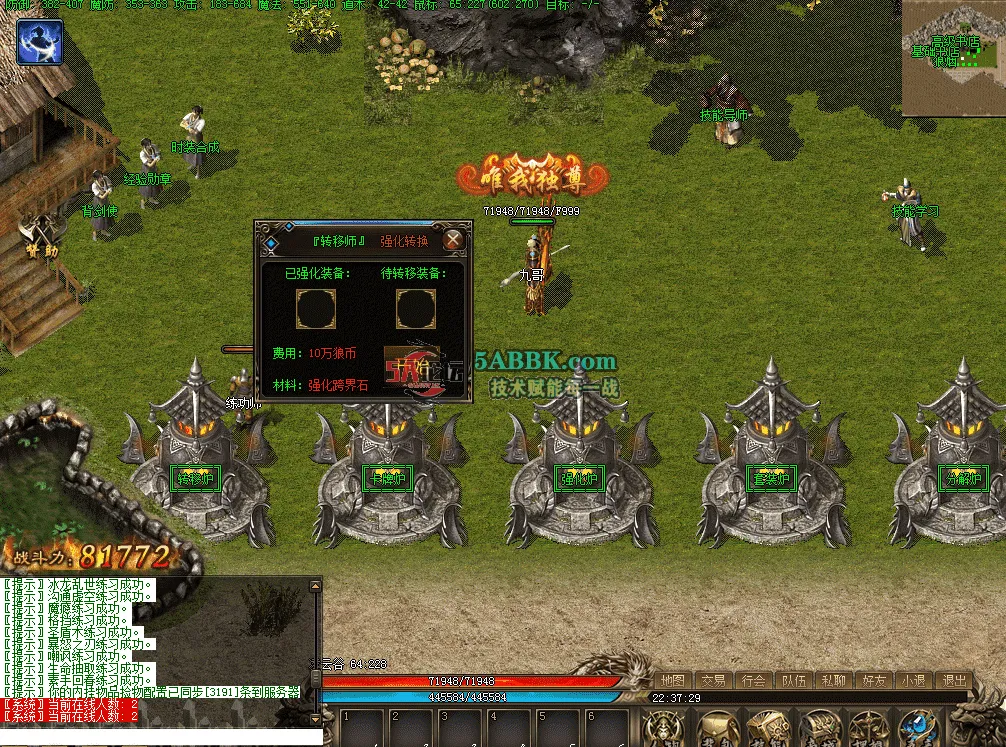Screen dimensions: 1006x747
Task: Open the 私聊 private chat
Action: pos(833,681)
